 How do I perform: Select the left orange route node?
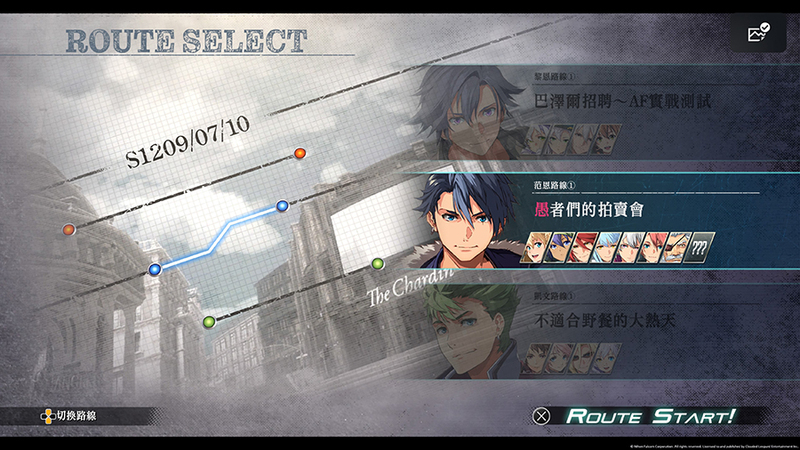pyautogui.click(x=69, y=229)
